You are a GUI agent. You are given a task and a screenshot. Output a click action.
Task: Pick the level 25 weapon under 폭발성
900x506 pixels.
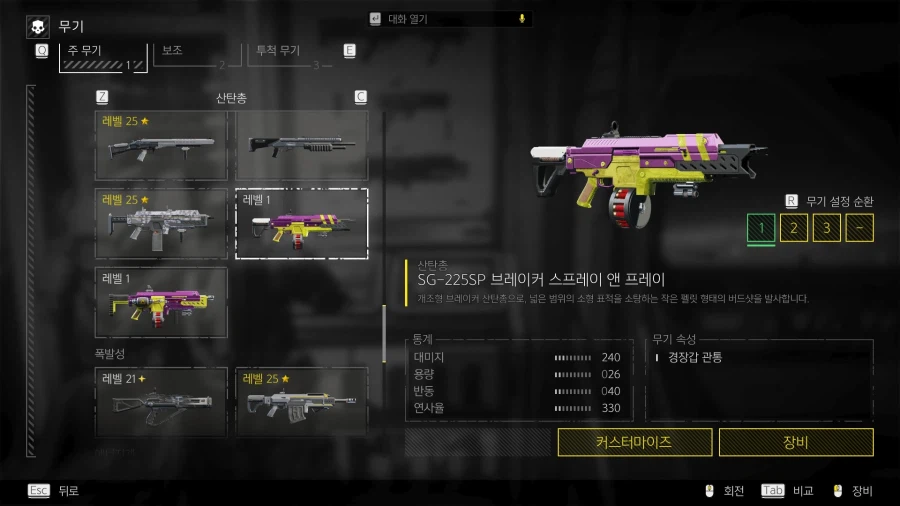point(301,402)
